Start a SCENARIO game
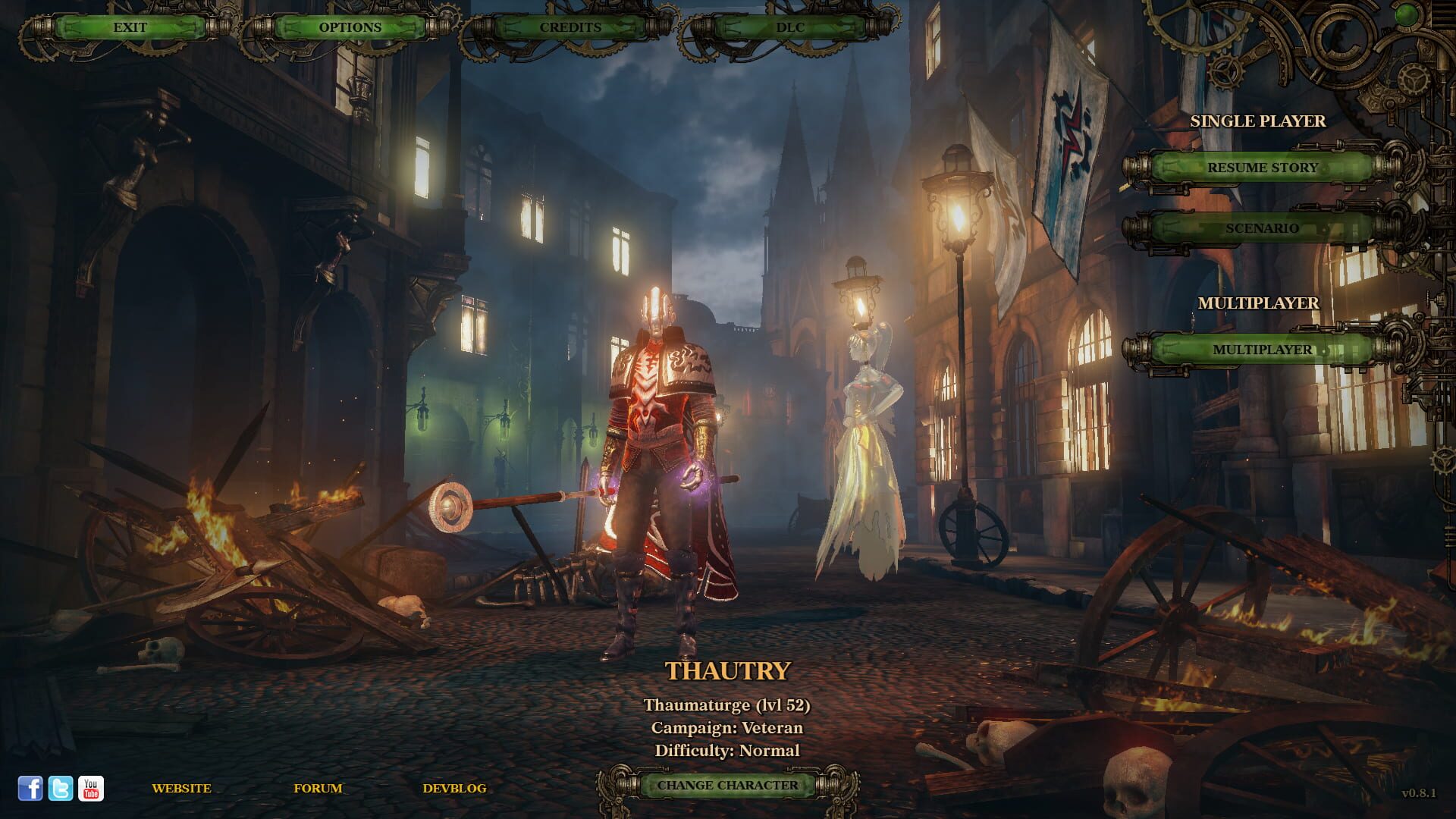The image size is (1456, 819). coord(1263,227)
